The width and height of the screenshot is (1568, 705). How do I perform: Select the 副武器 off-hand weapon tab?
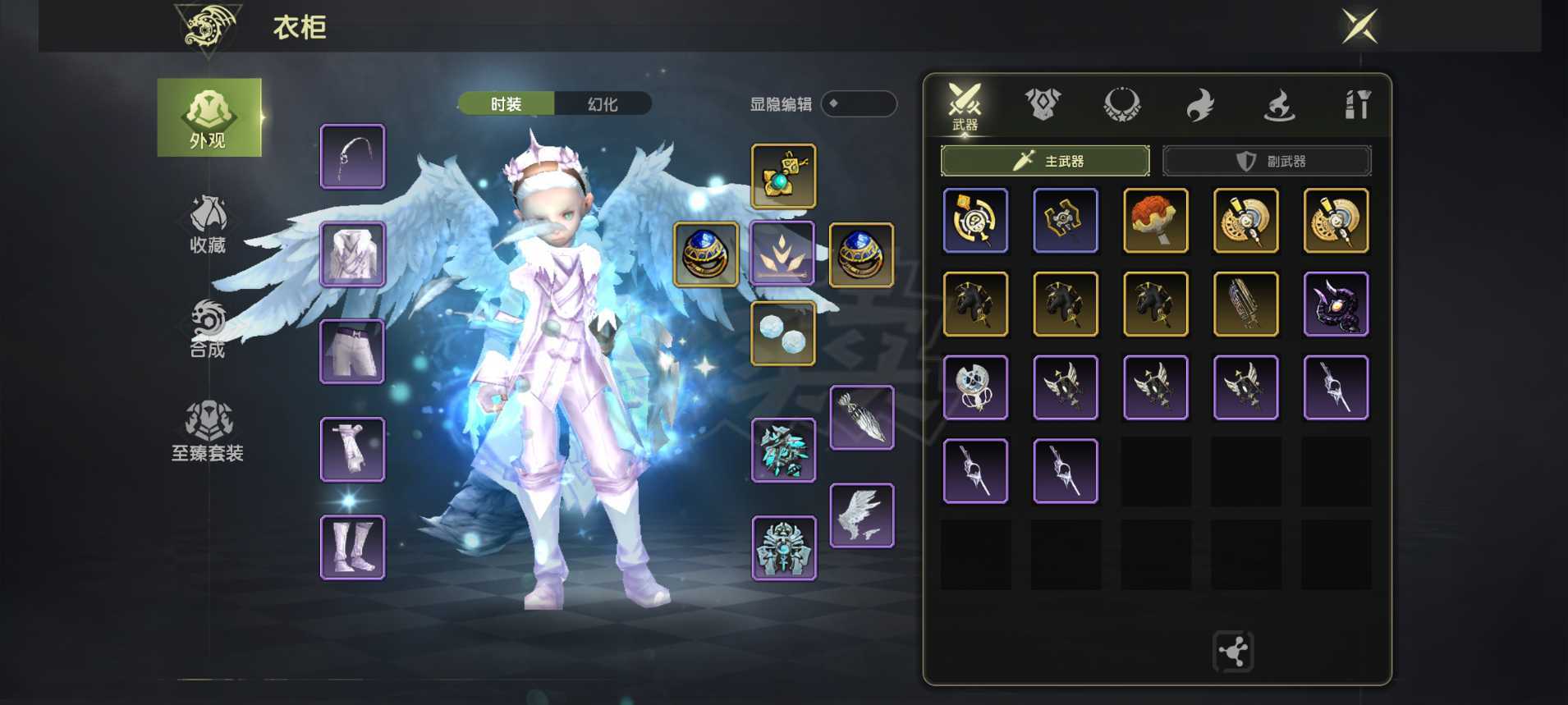coord(1267,161)
